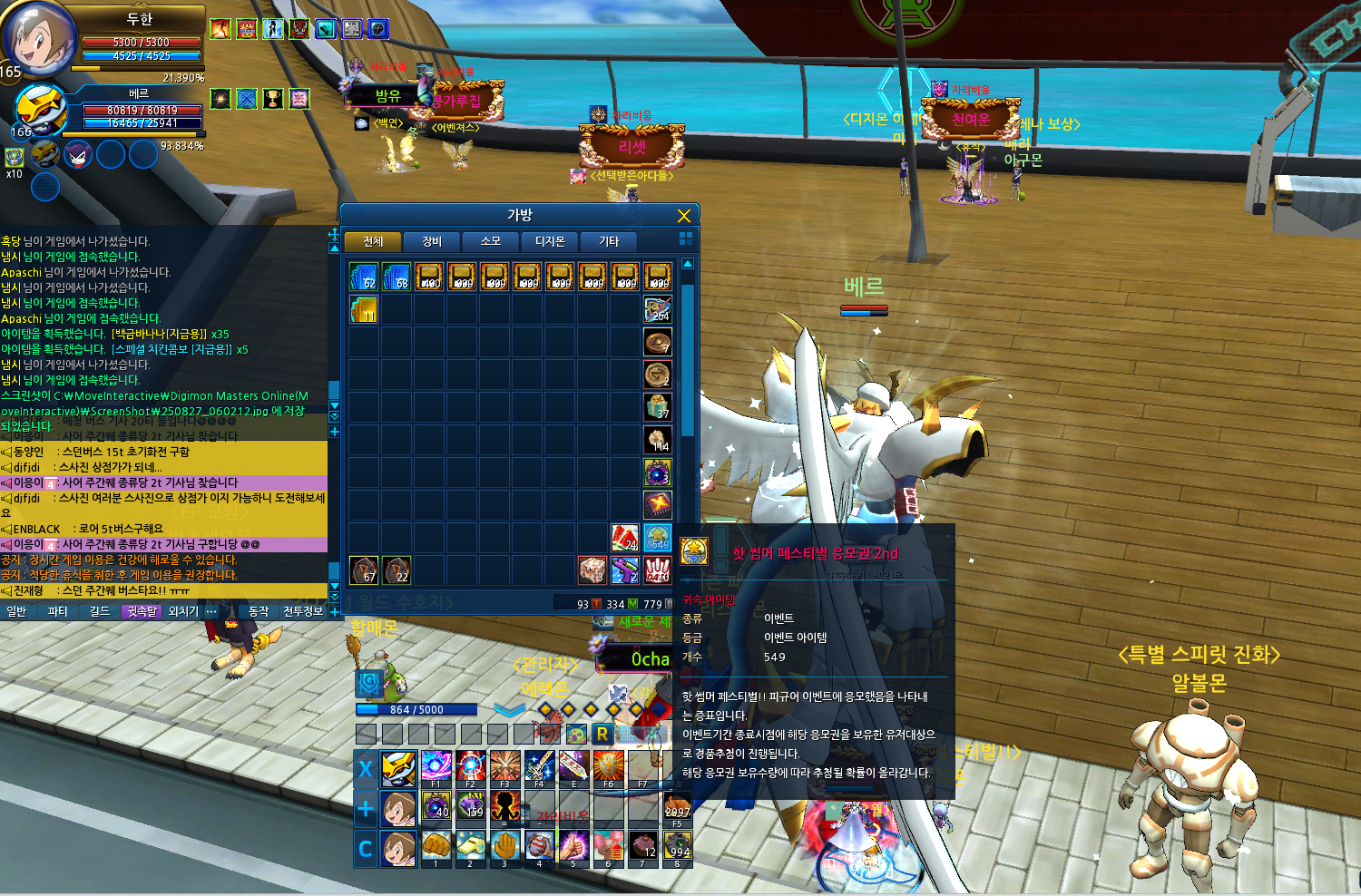The height and width of the screenshot is (896, 1361).
Task: Open the 소모 consumables tab
Action: [491, 241]
